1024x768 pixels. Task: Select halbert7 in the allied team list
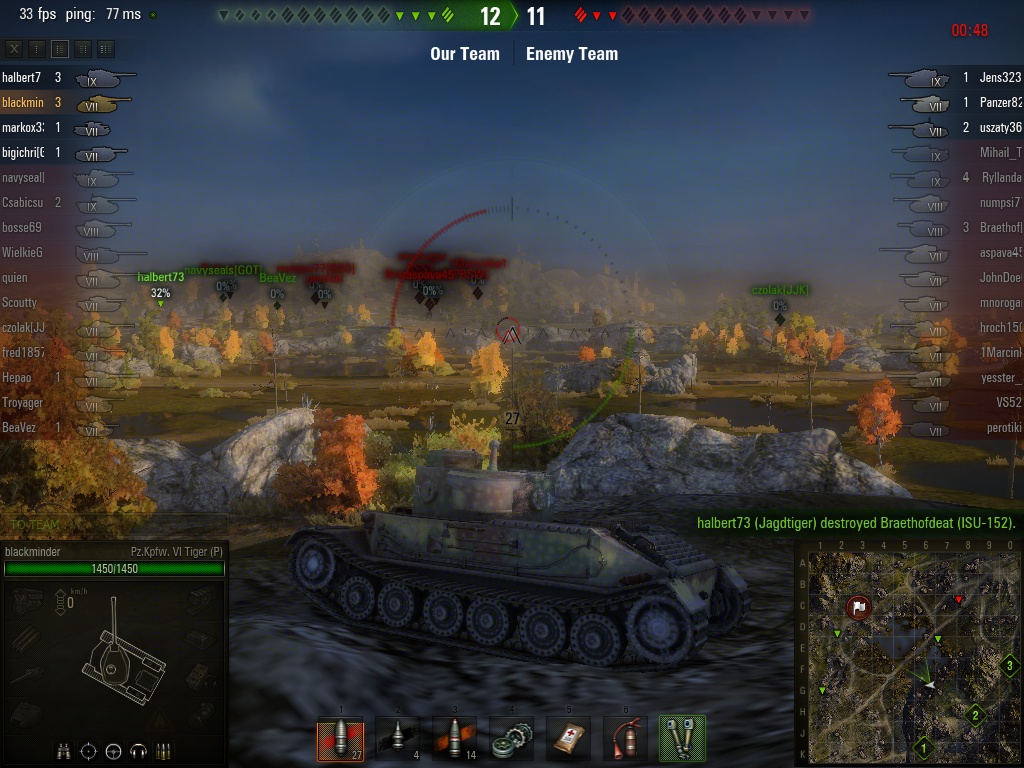pyautogui.click(x=22, y=77)
